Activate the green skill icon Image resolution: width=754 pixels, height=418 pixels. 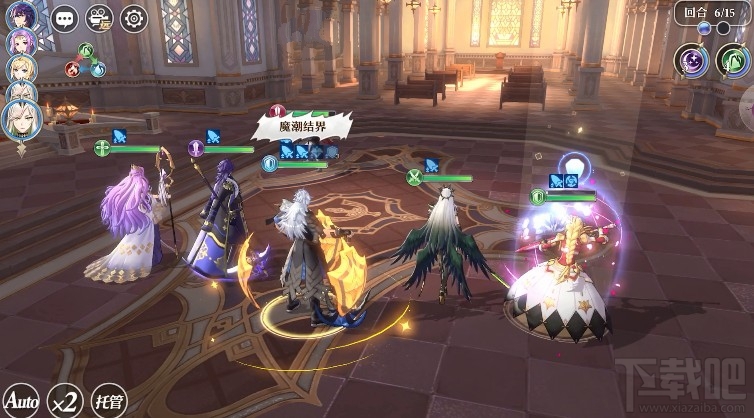click(x=734, y=61)
